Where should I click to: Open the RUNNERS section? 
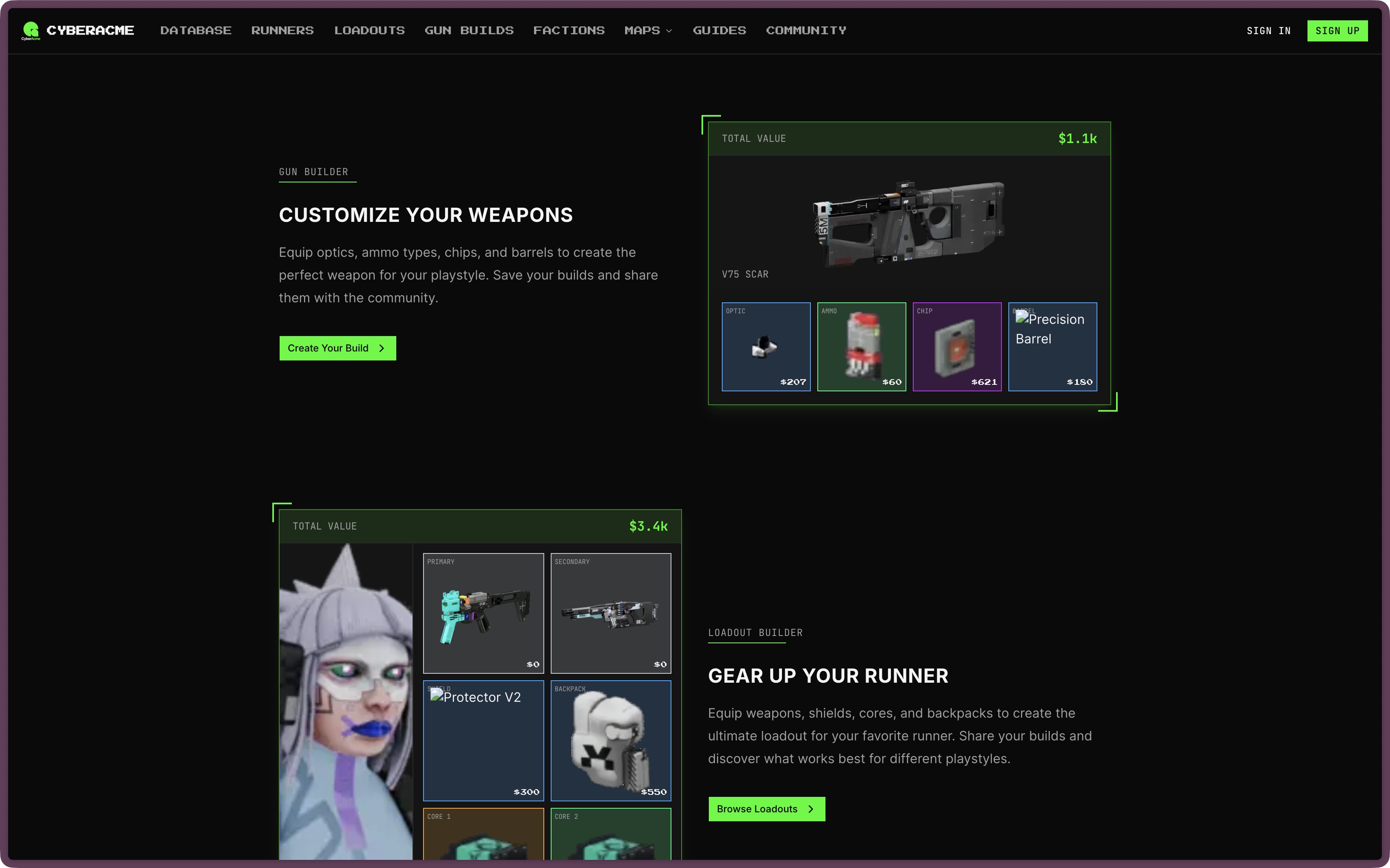click(x=282, y=30)
